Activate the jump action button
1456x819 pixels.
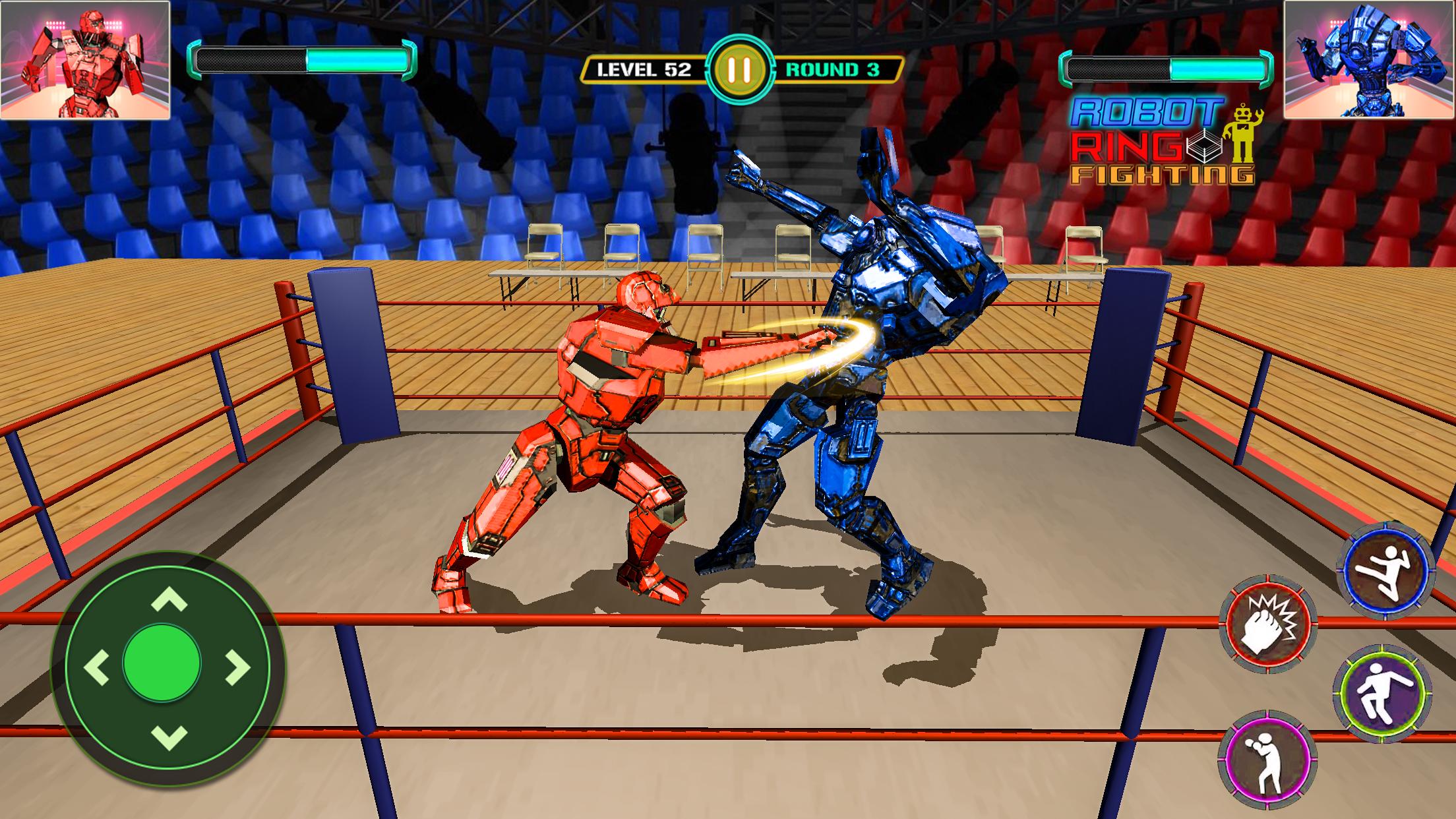pyautogui.click(x=1381, y=694)
